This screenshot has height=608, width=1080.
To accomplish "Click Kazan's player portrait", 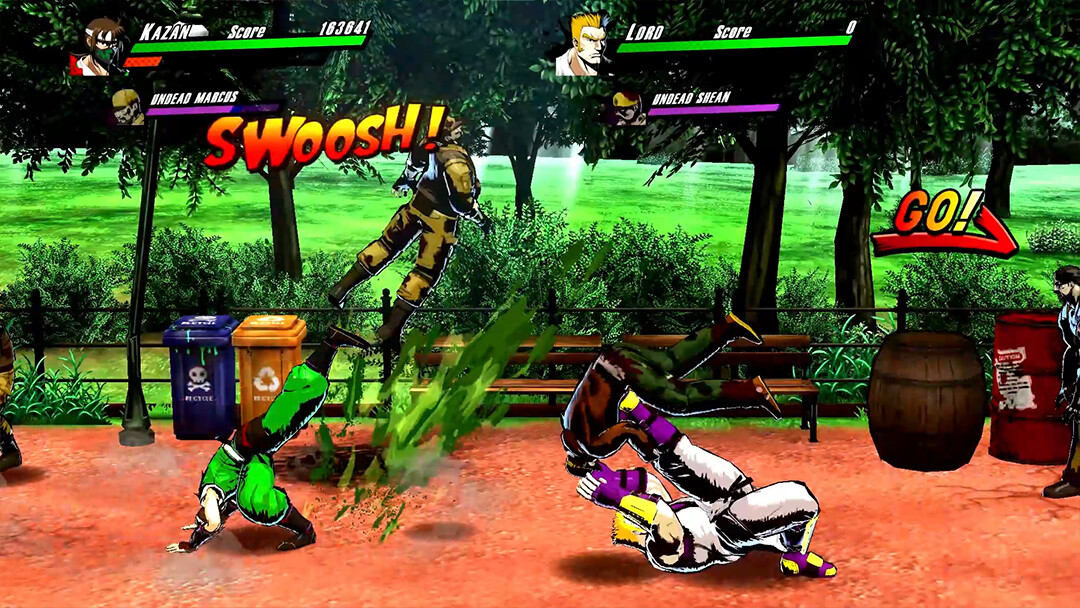I will (102, 45).
